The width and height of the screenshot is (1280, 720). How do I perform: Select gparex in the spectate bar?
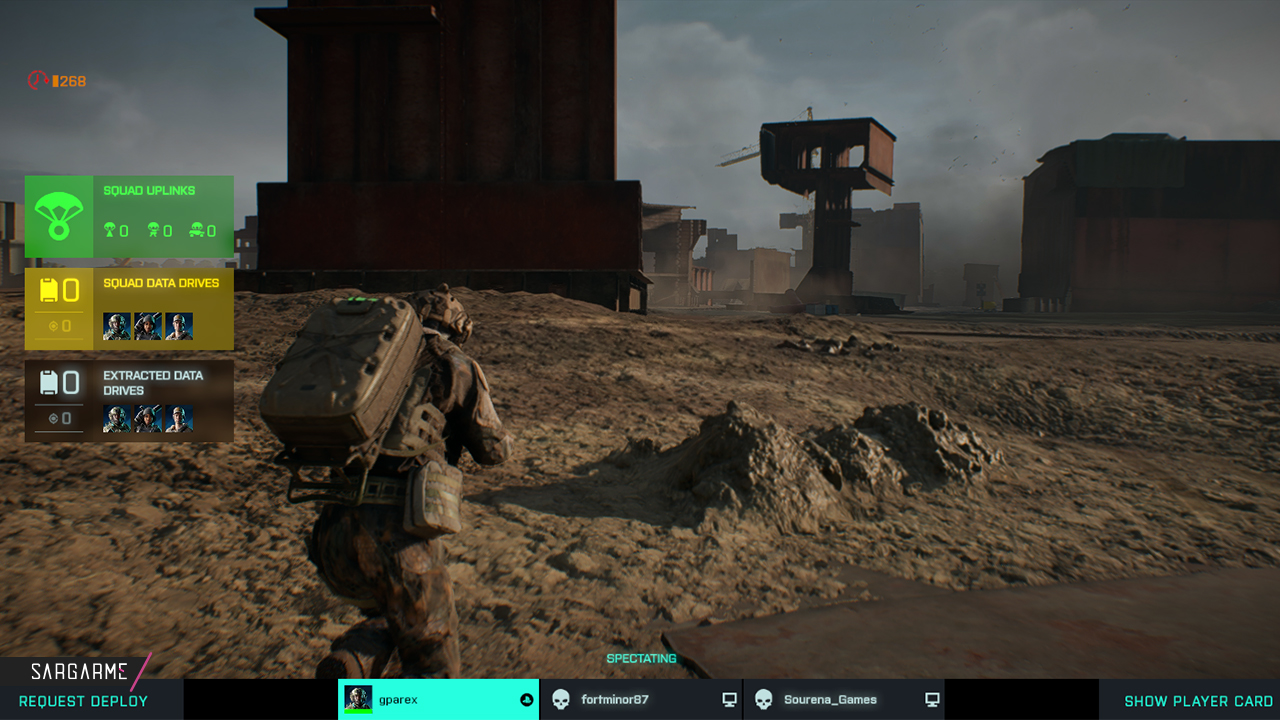pos(438,700)
